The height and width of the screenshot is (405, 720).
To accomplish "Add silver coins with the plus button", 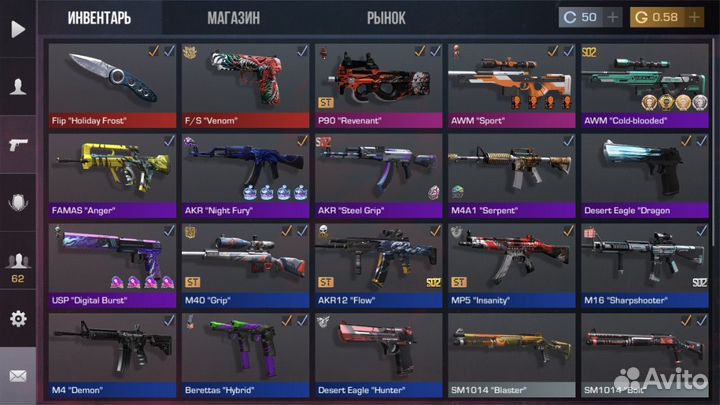I will 613,17.
